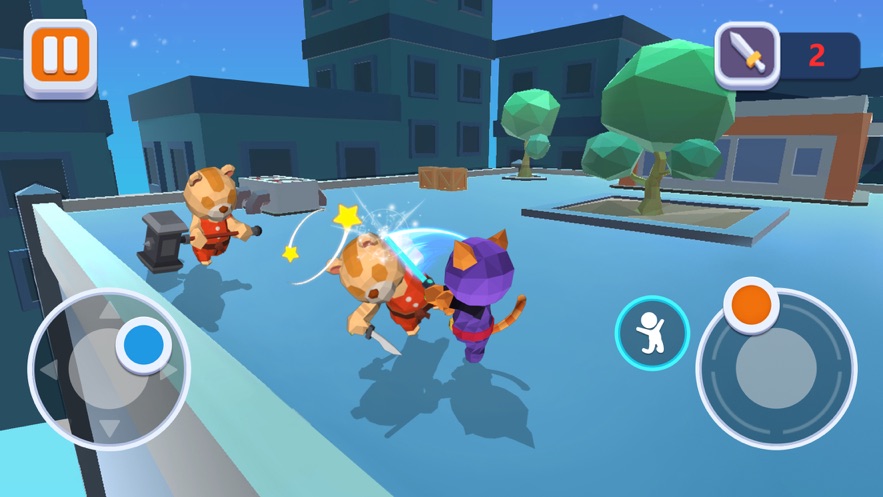Tap the blue movement joystick knob

tap(145, 344)
